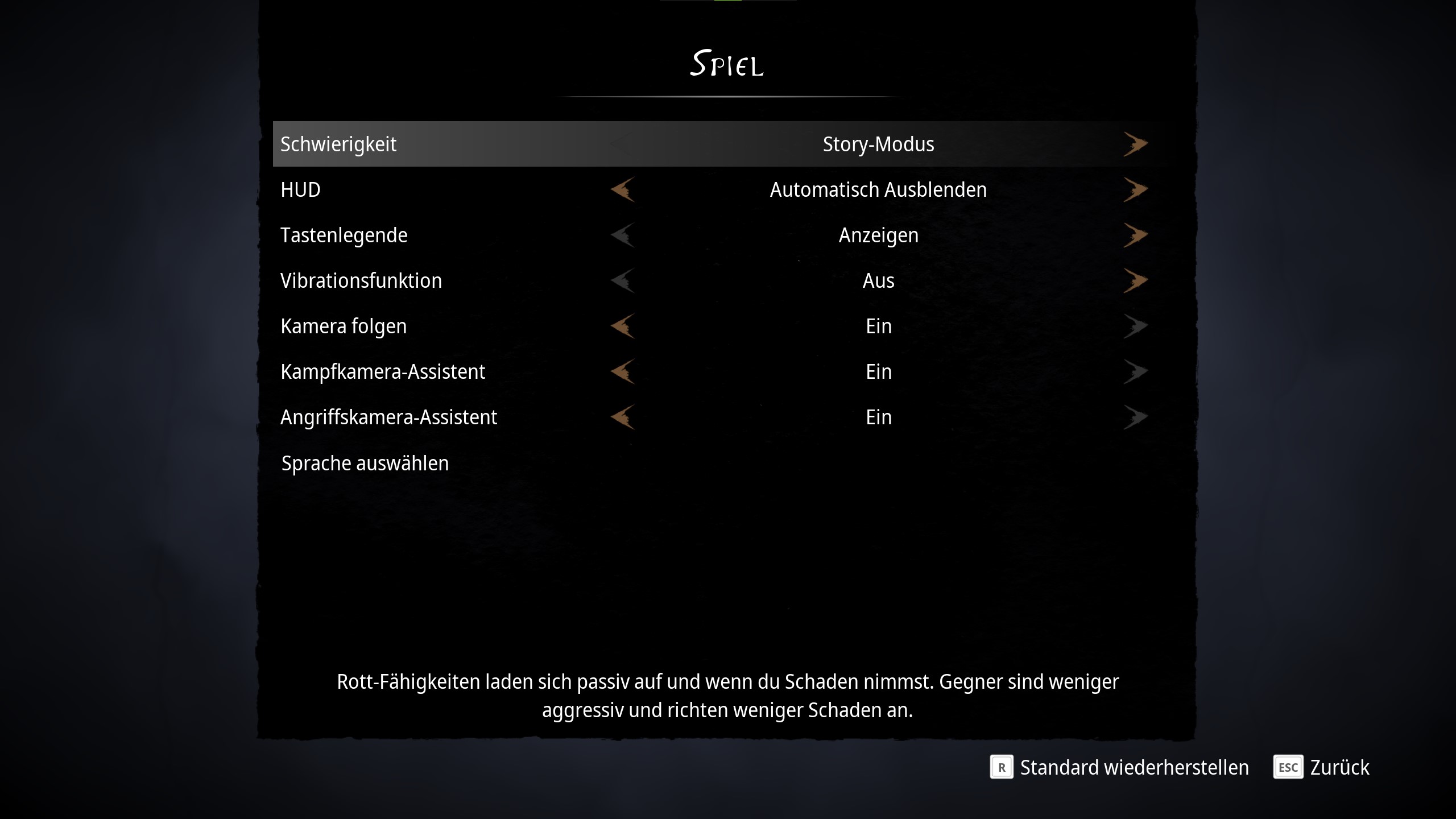Choose Standard wiederherstellen
The height and width of the screenshot is (819, 1456).
pos(1120,767)
